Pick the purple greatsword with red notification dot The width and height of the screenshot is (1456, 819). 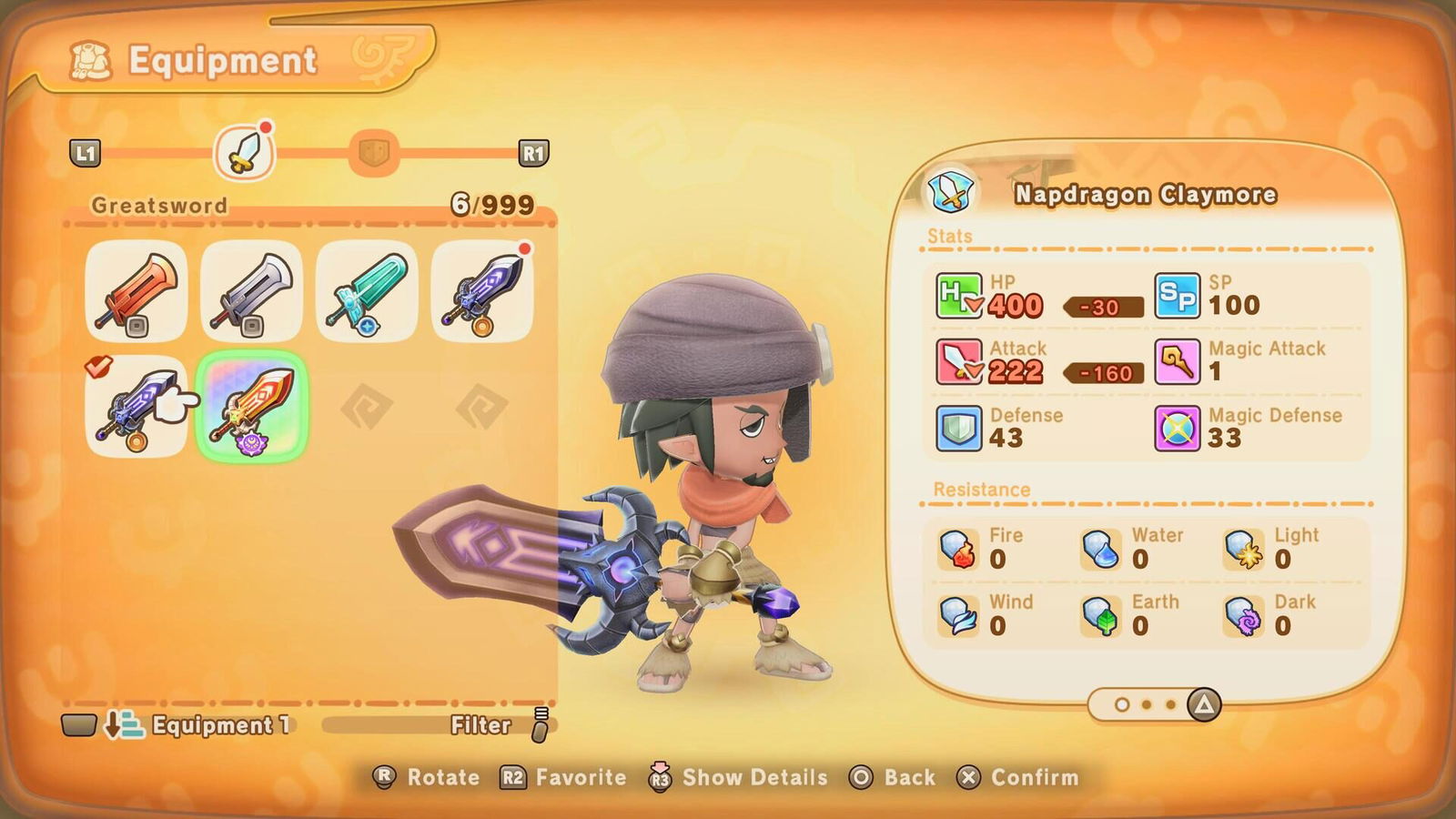coord(481,291)
